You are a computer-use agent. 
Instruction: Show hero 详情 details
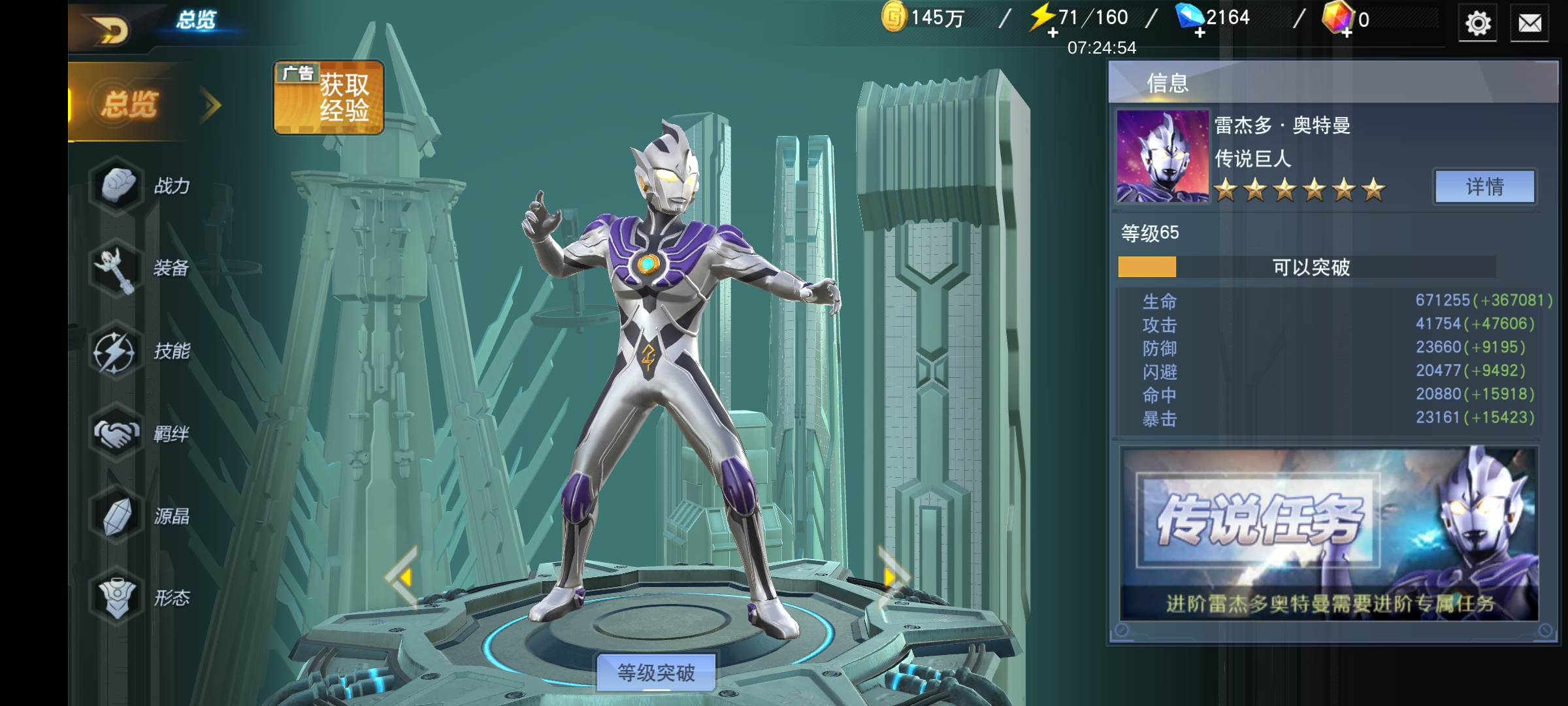1485,187
